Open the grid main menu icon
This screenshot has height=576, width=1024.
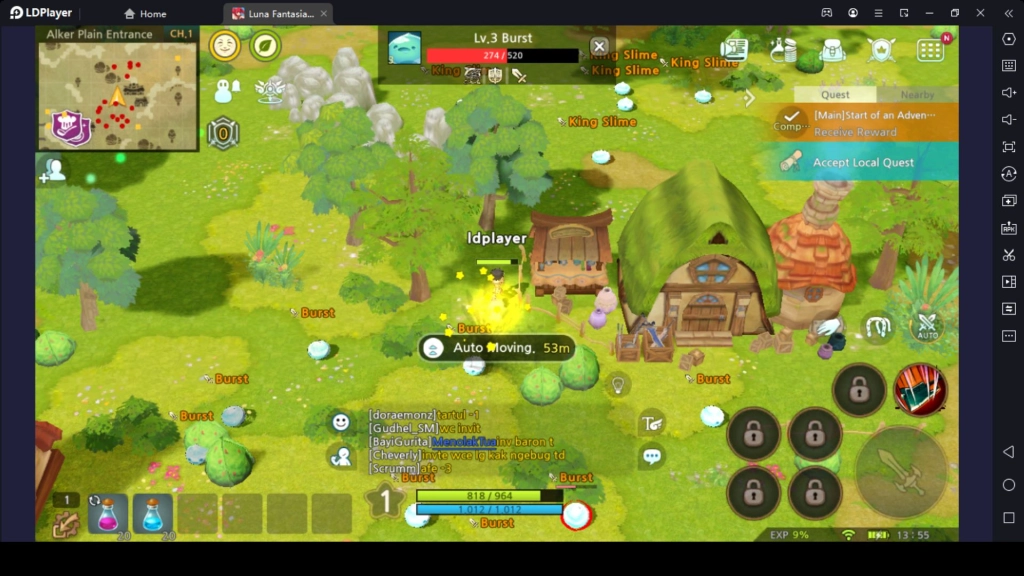pos(930,50)
